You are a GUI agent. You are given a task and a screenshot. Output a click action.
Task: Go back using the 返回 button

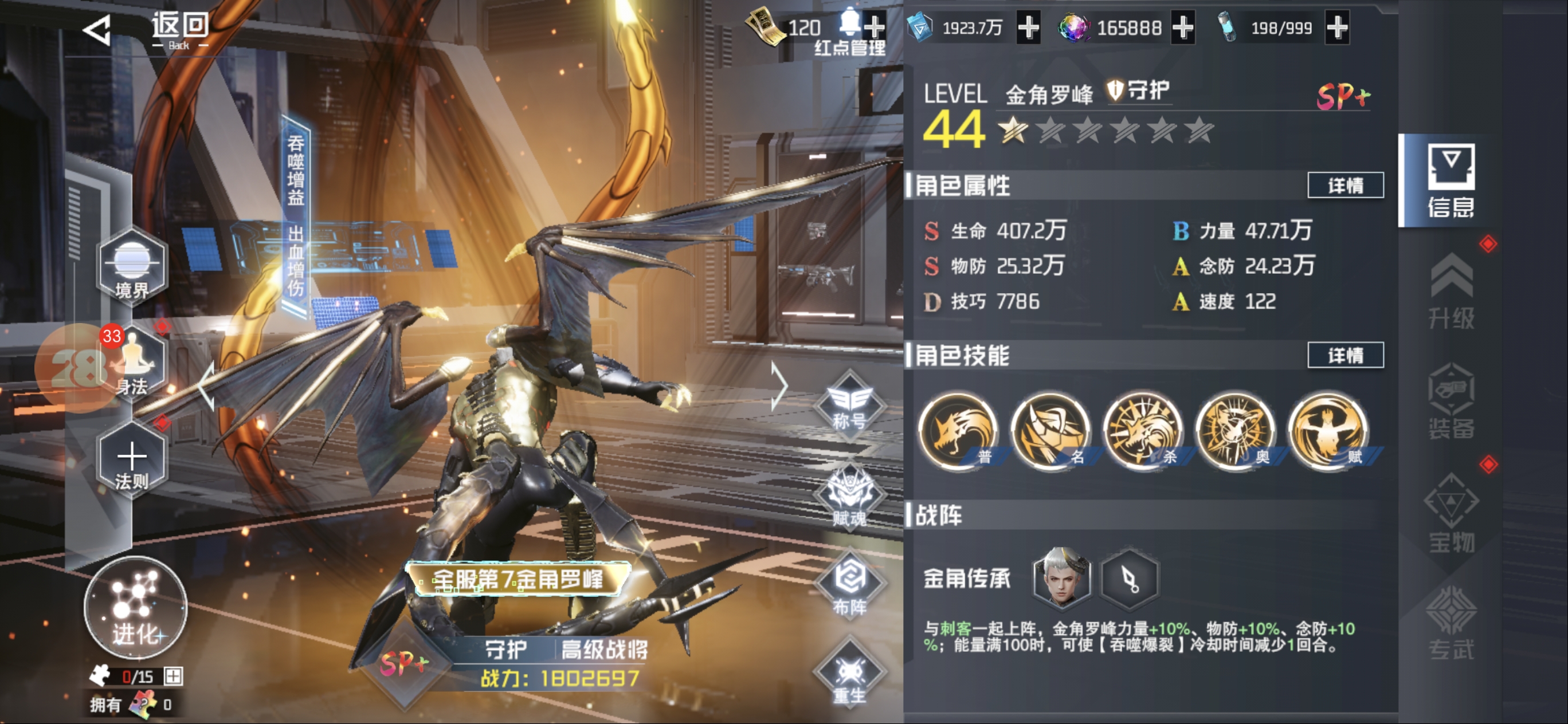147,29
